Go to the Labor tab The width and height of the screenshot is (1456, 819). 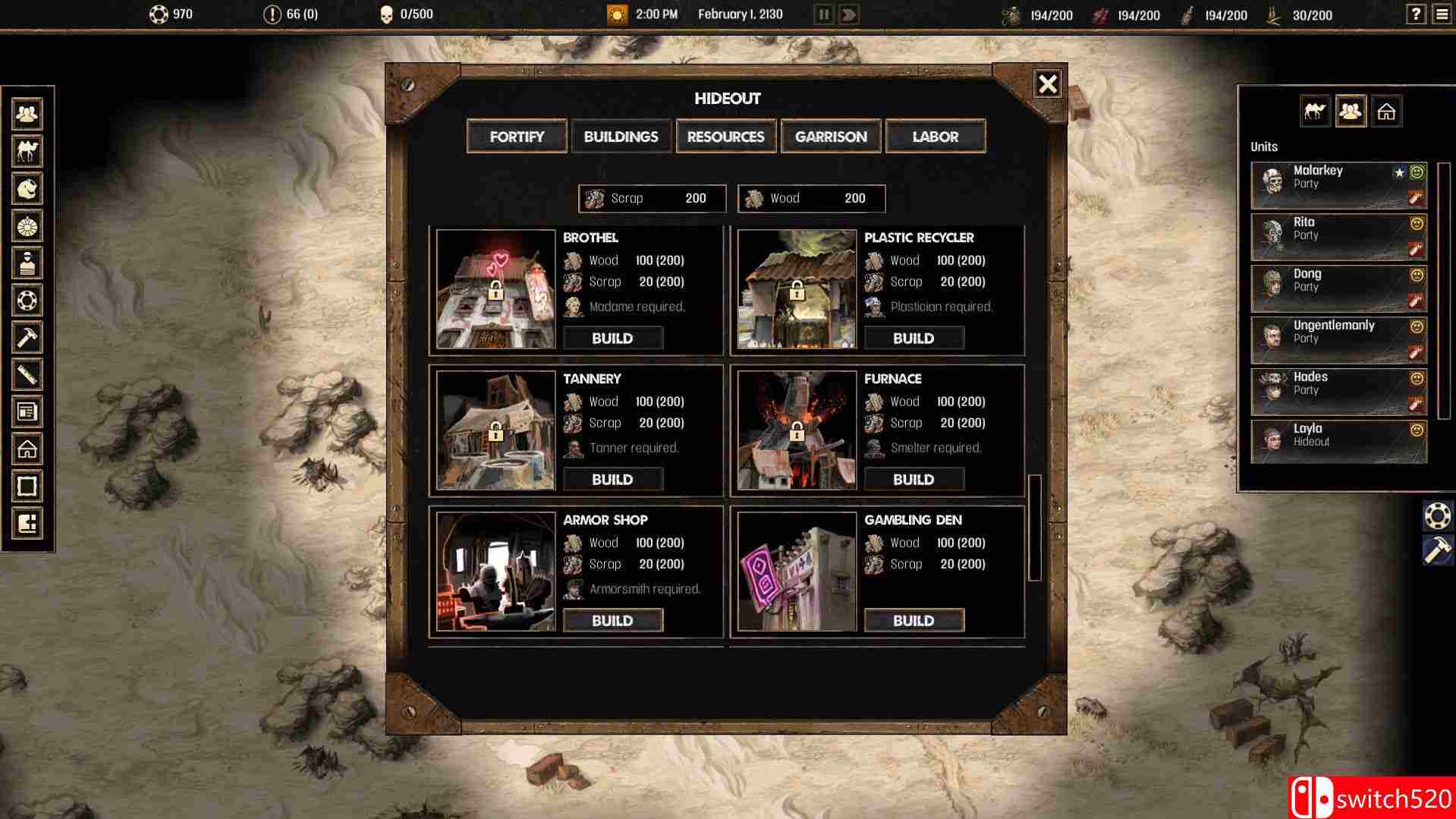click(x=936, y=137)
